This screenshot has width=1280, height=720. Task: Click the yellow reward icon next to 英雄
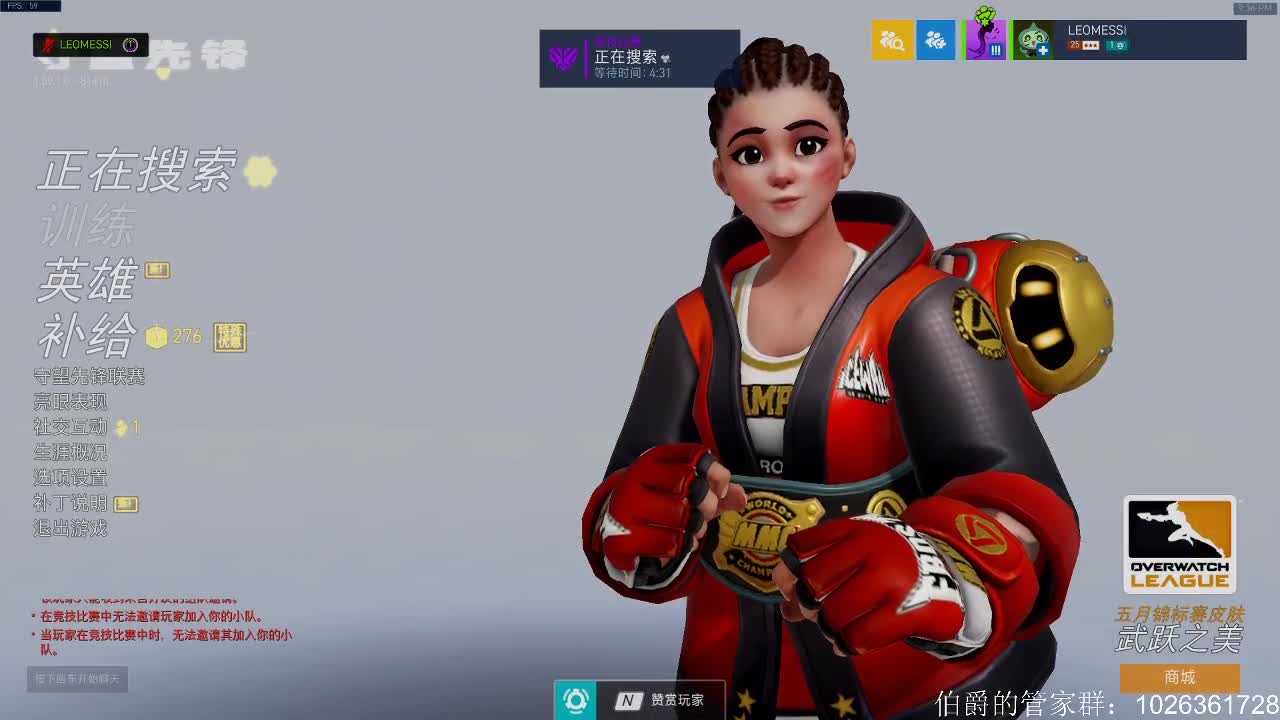(155, 270)
